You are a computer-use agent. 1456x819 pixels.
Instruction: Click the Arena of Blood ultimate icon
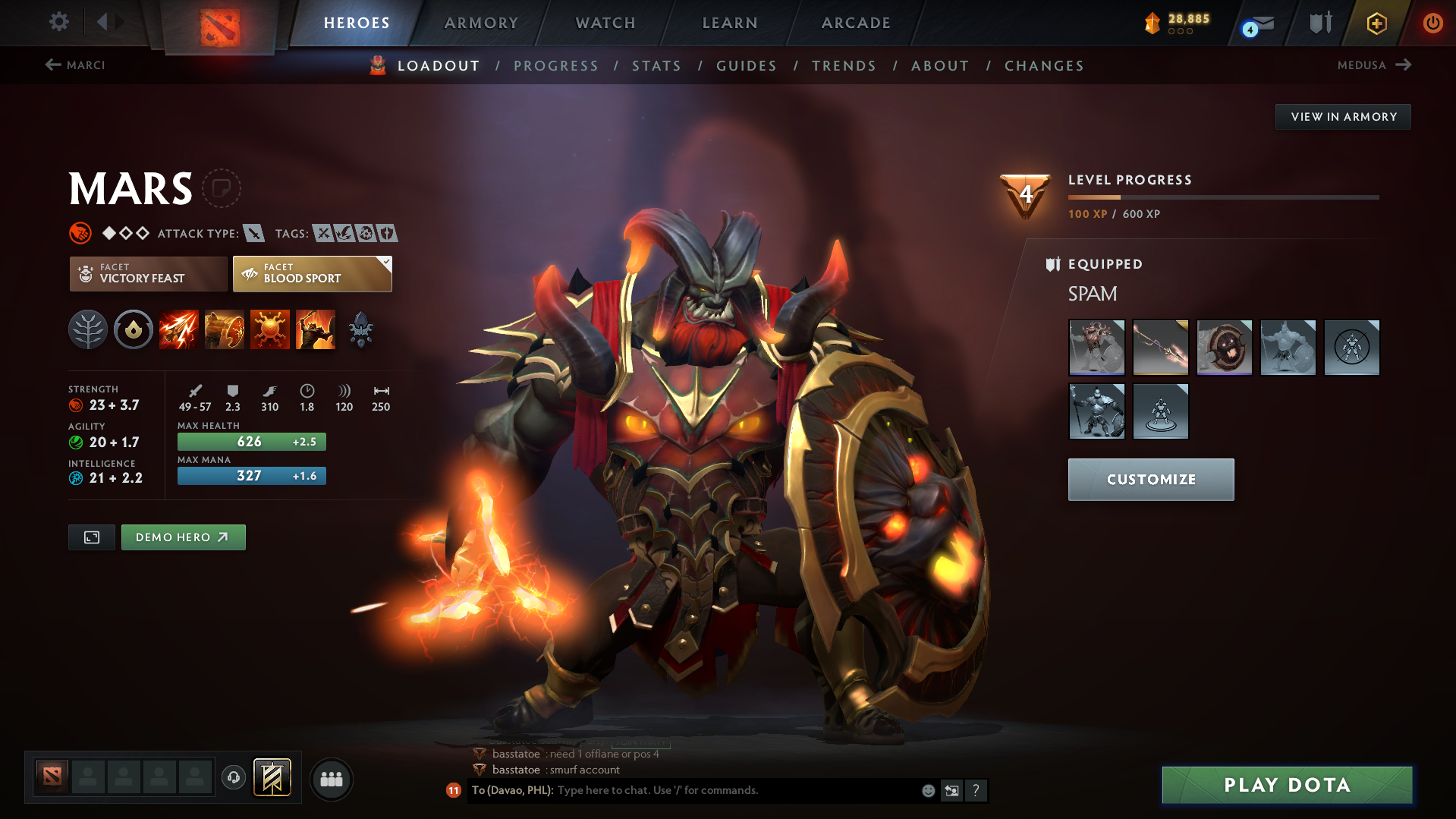316,329
